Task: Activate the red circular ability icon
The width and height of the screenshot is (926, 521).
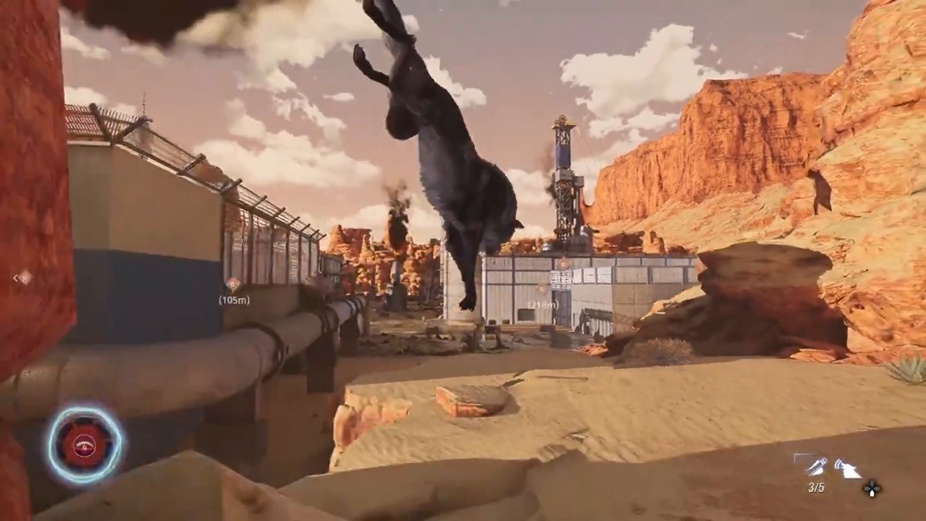Action: (84, 445)
